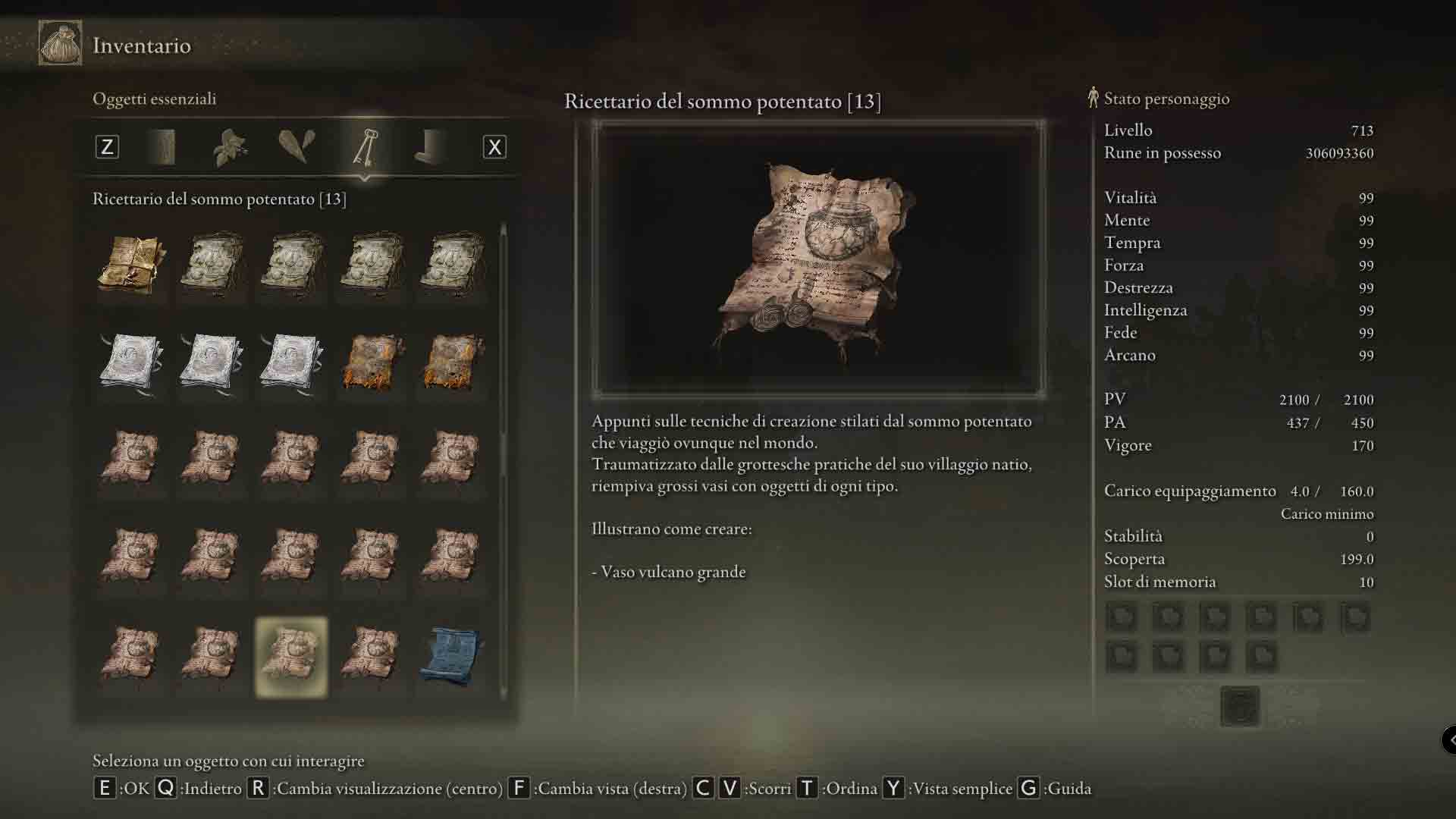This screenshot has width=1456, height=819.
Task: Switch to the key items tab
Action: point(365,147)
